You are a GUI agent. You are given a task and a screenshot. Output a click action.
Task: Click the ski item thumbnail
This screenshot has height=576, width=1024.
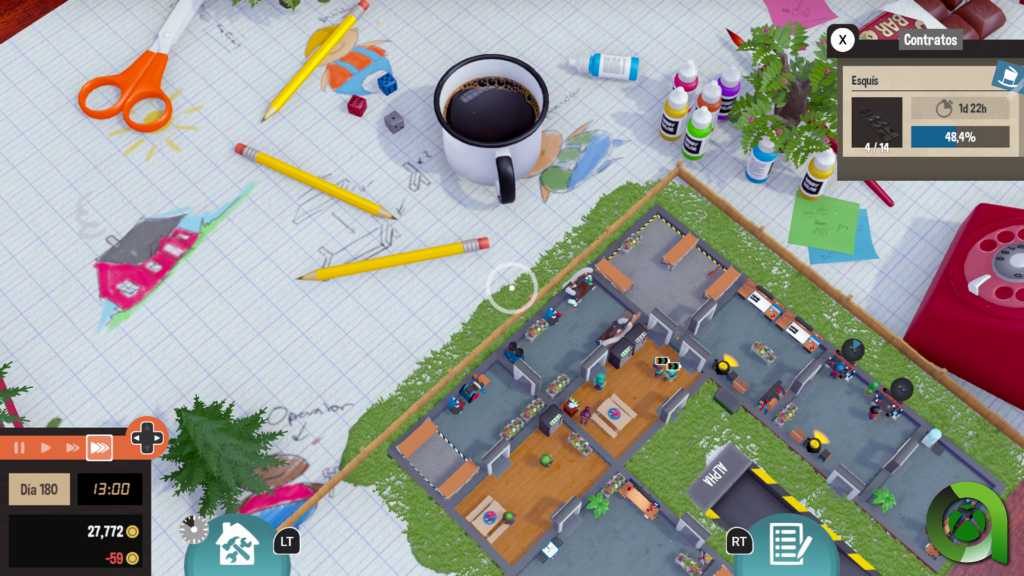[877, 122]
